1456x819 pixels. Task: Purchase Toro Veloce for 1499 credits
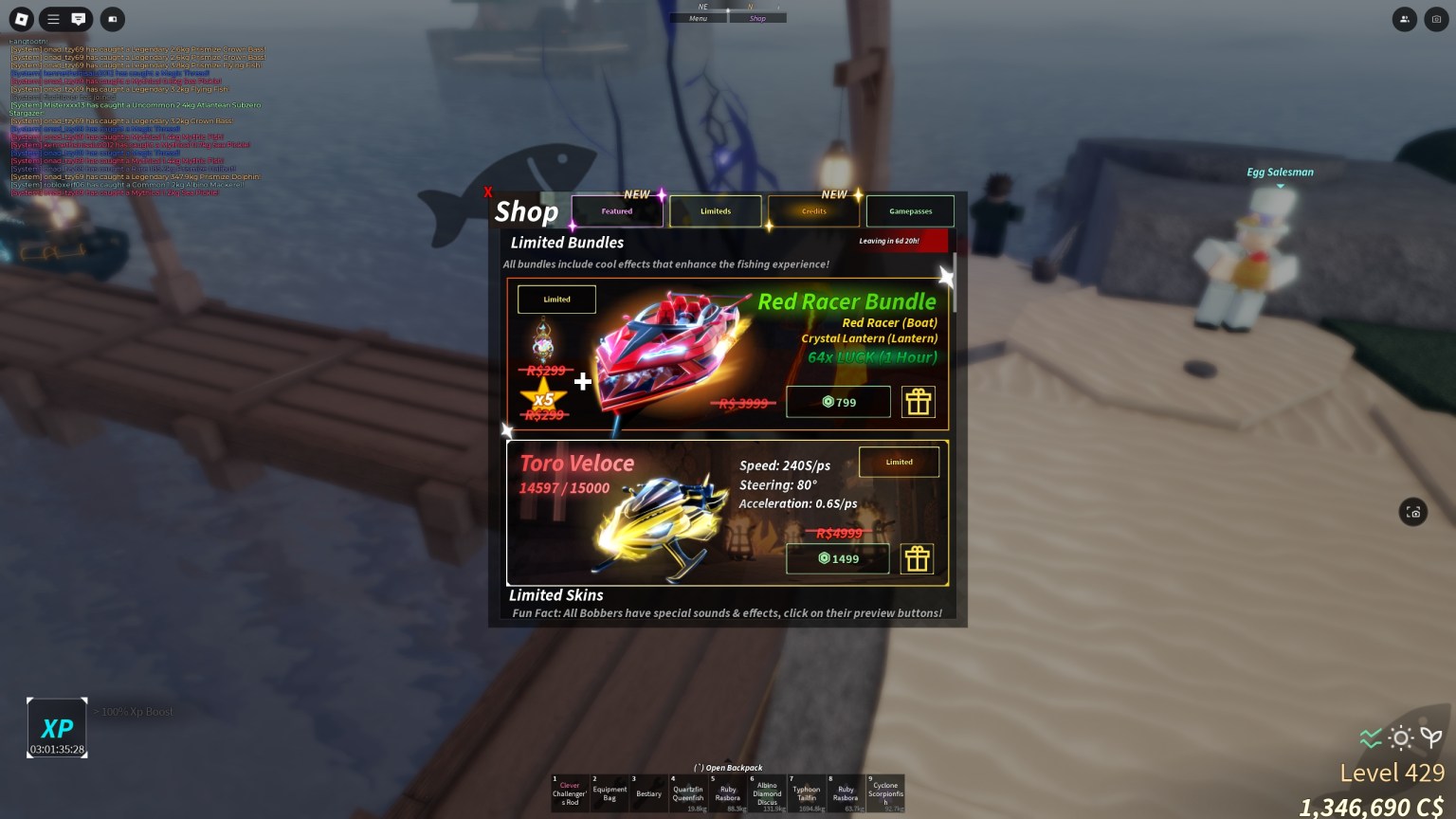coord(838,558)
